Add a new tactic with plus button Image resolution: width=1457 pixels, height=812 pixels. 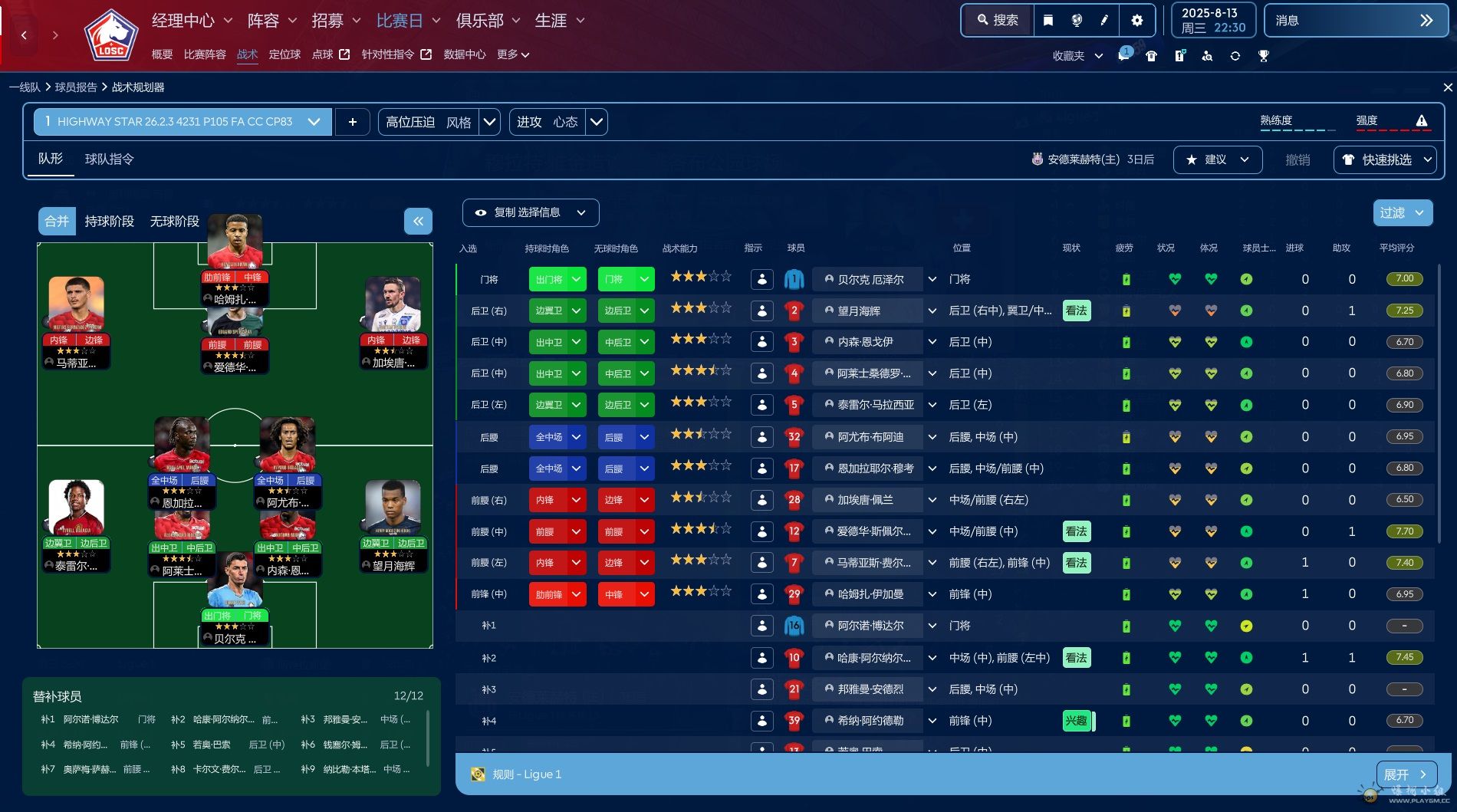(x=353, y=122)
